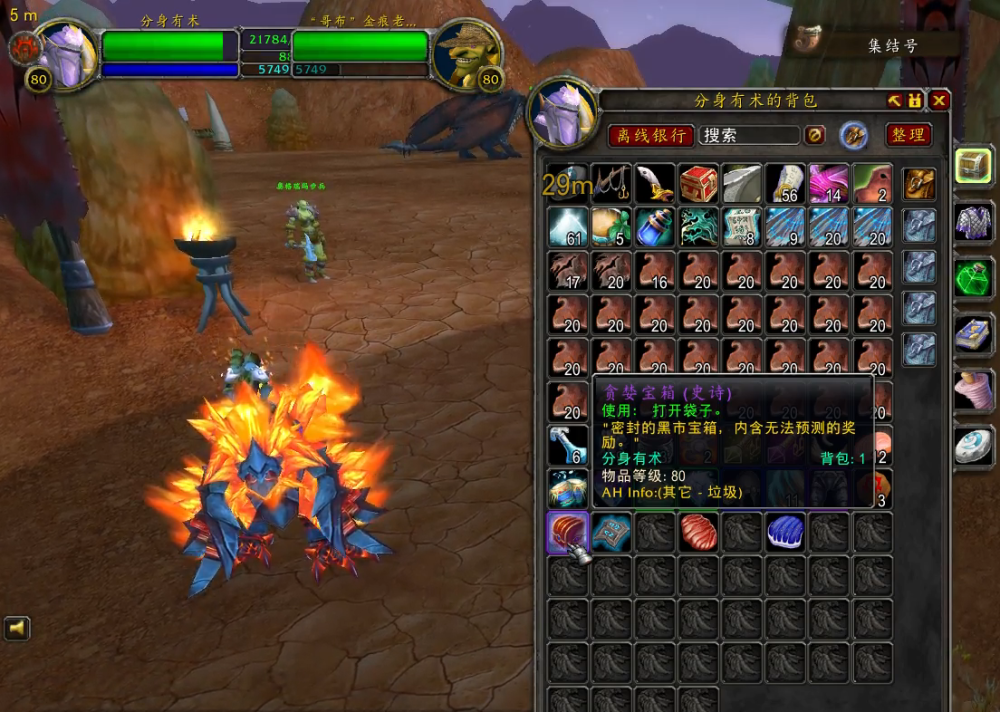The height and width of the screenshot is (712, 1000).
Task: Switch to the treasure chest category tab
Action: tap(974, 165)
